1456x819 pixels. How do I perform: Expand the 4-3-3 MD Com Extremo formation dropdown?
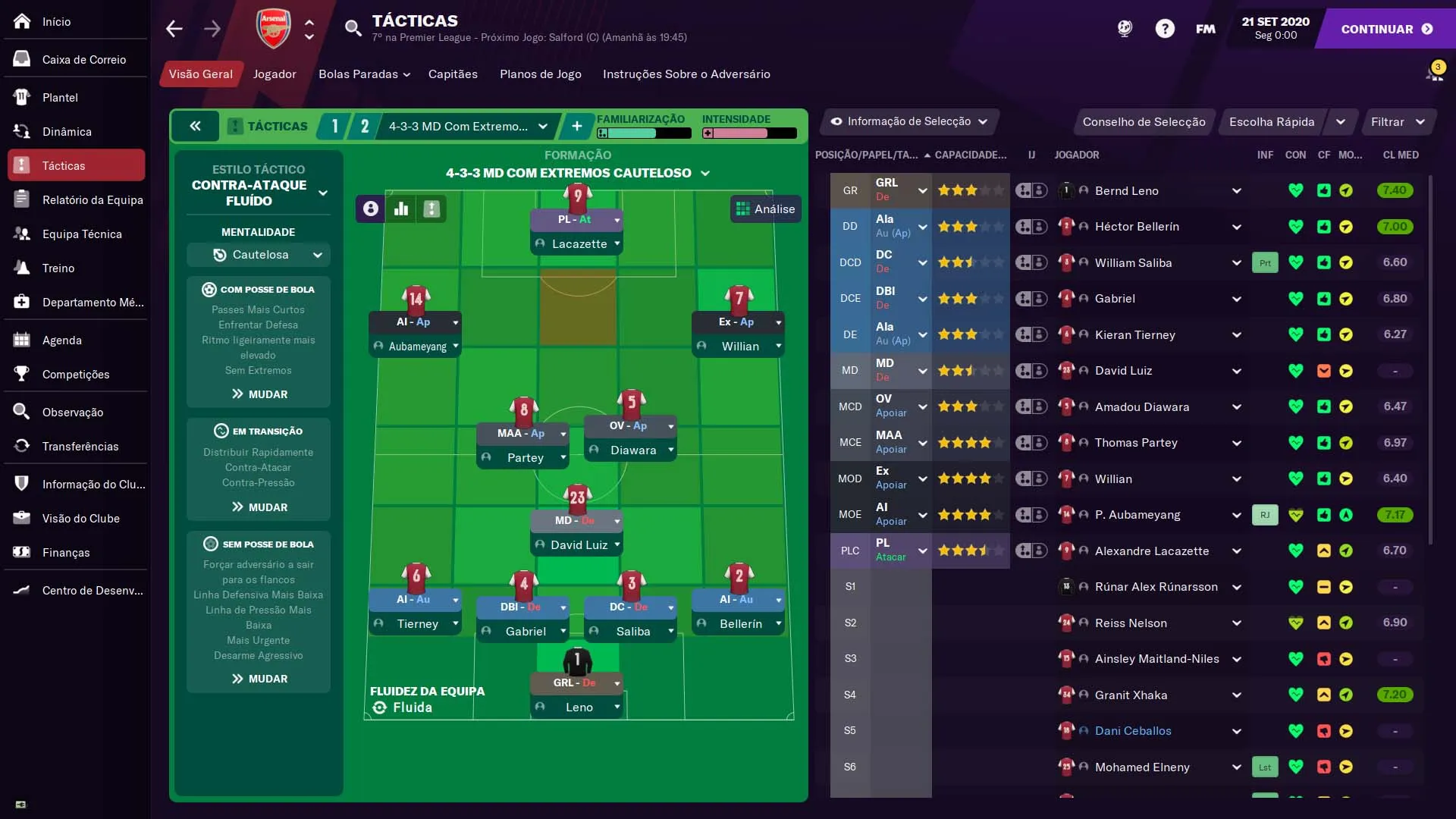pyautogui.click(x=543, y=127)
